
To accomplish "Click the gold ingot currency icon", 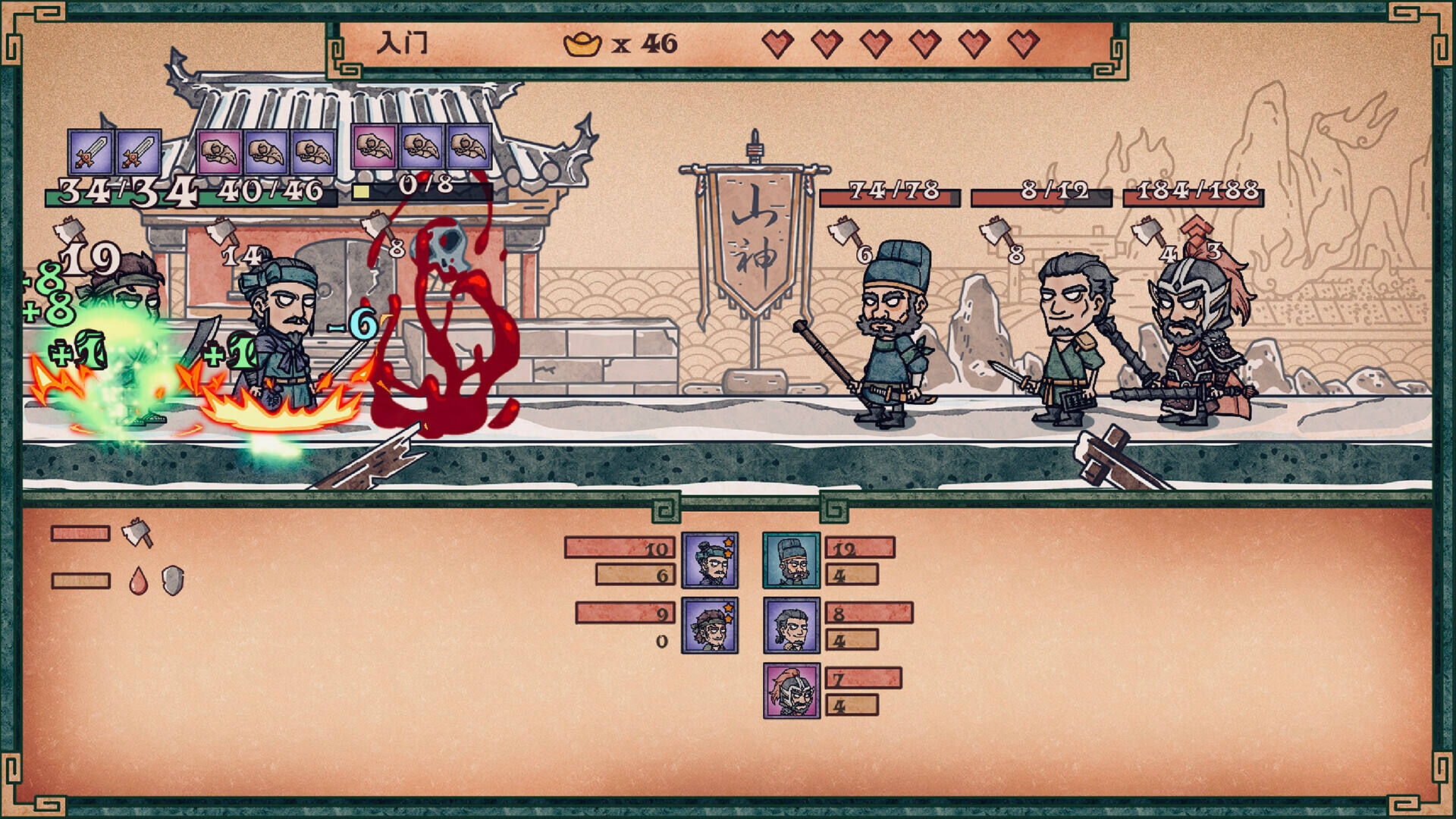I will pyautogui.click(x=582, y=44).
